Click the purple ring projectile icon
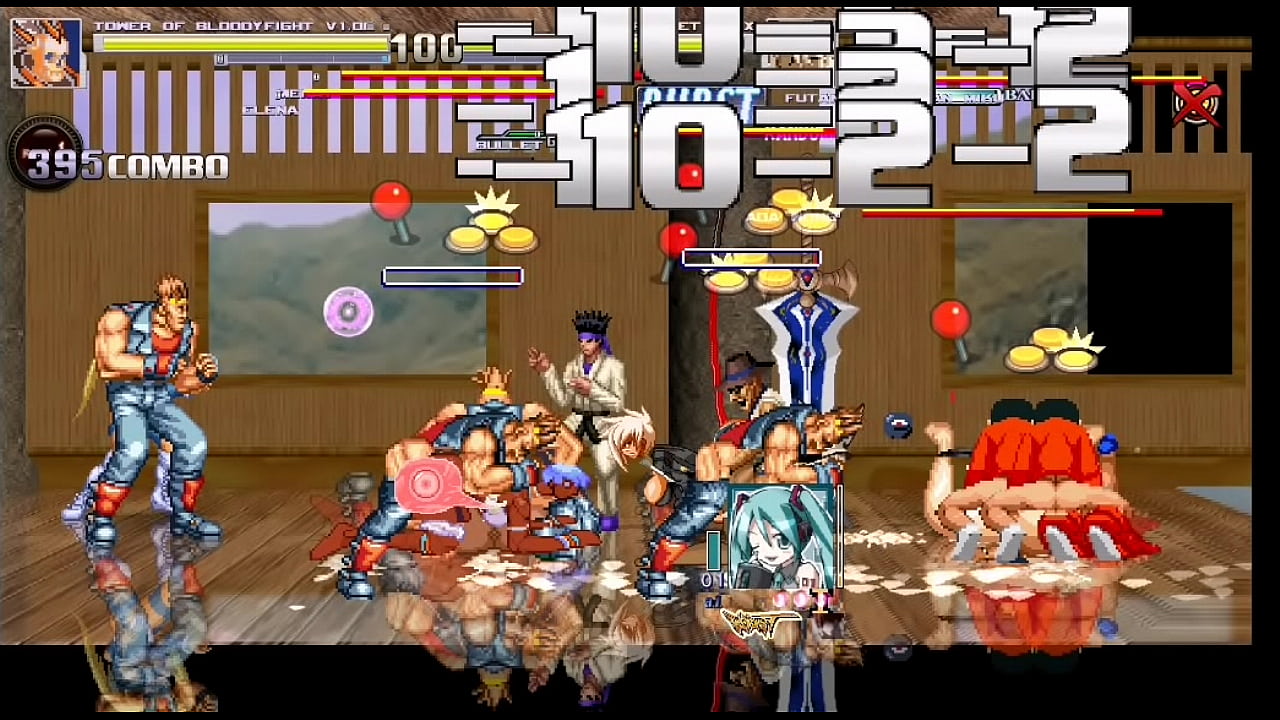The image size is (1280, 720). pyautogui.click(x=346, y=312)
